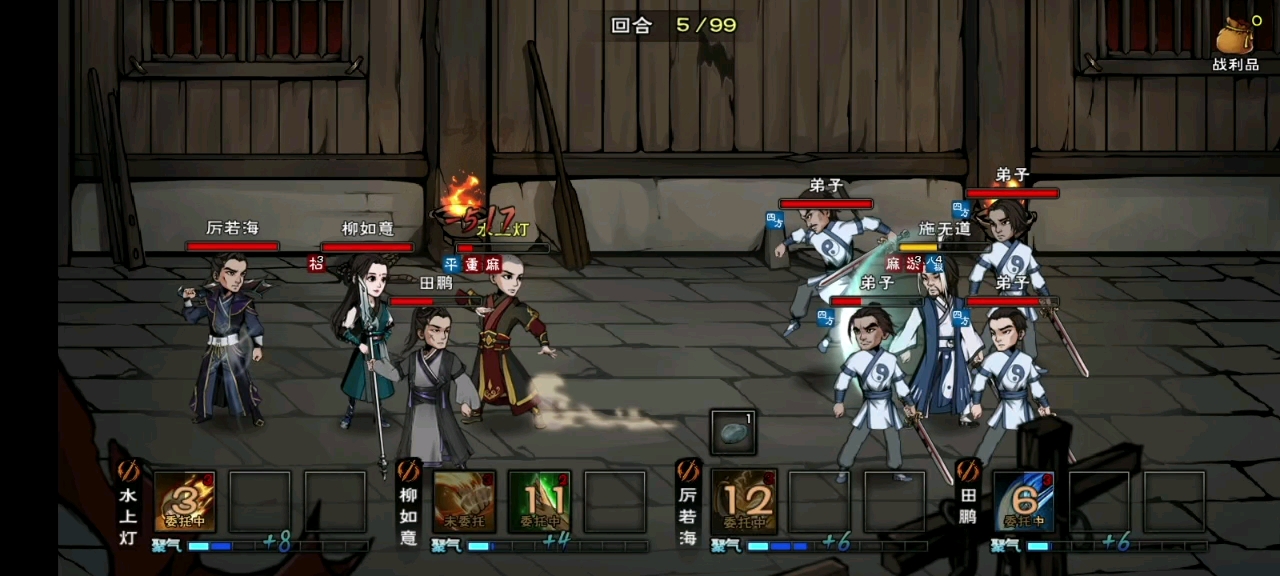The image size is (1280, 576).
Task: Use the stone item in the slot
Action: point(733,431)
